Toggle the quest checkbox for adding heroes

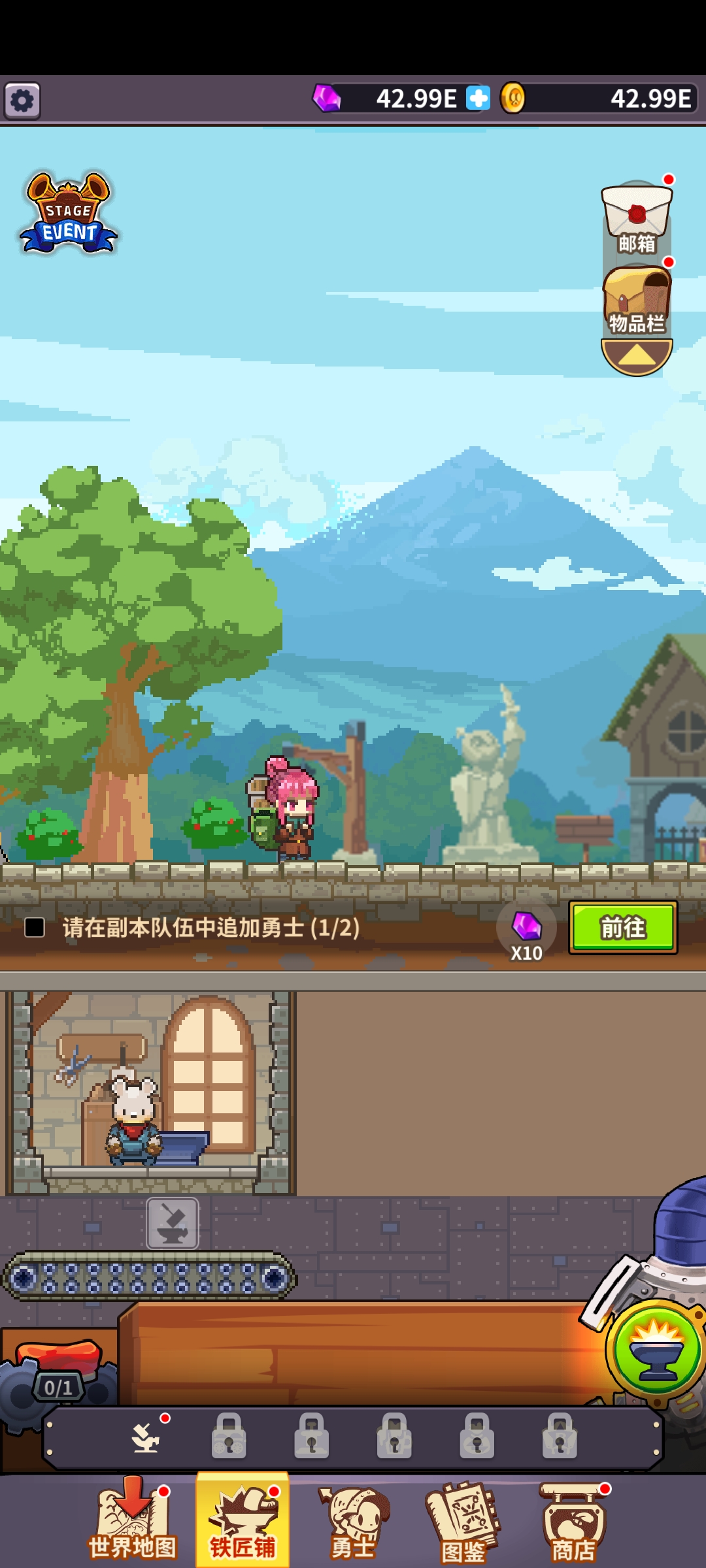coord(35,927)
